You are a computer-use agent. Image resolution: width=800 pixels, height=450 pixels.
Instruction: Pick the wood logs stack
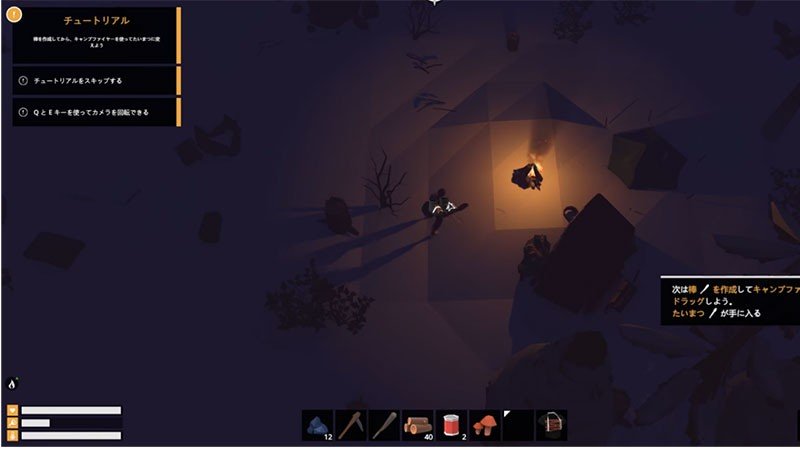click(418, 425)
